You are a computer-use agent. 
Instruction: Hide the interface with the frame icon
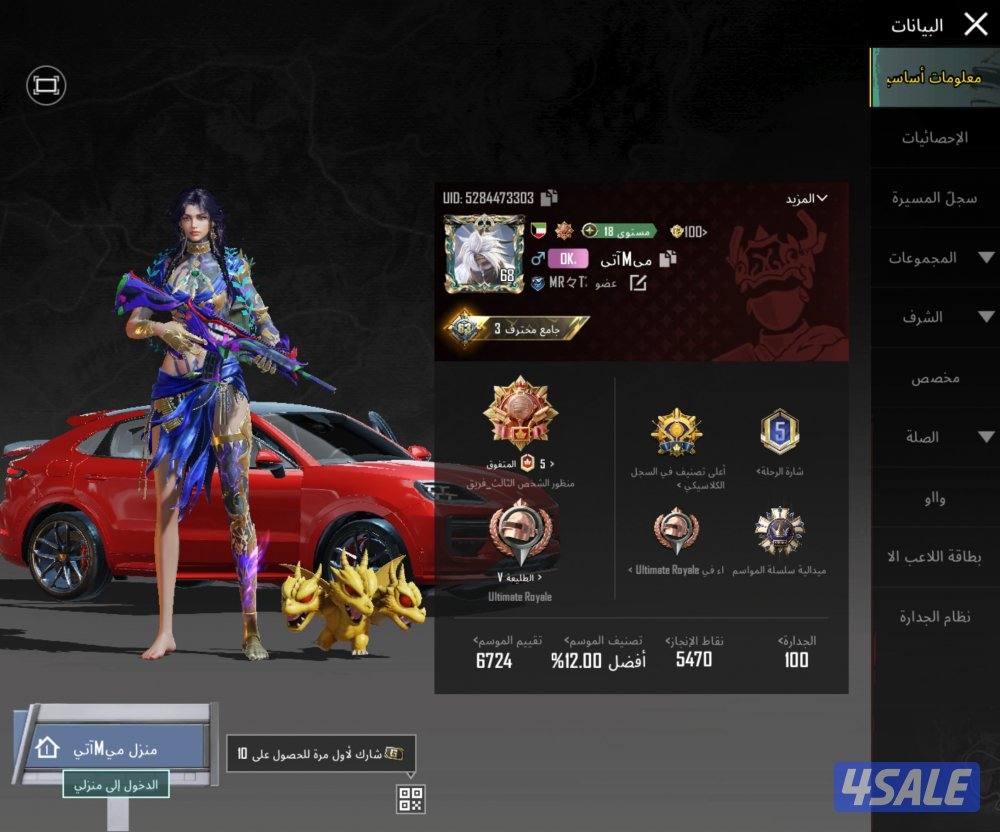[x=46, y=86]
